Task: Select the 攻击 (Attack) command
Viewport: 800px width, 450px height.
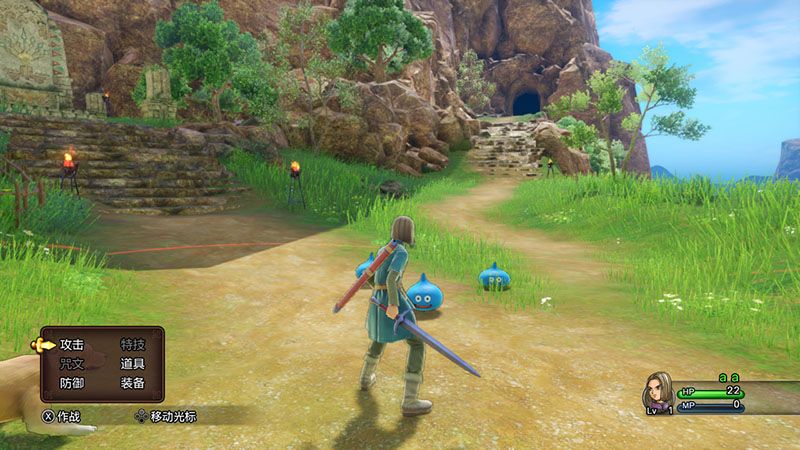Action: tap(72, 344)
